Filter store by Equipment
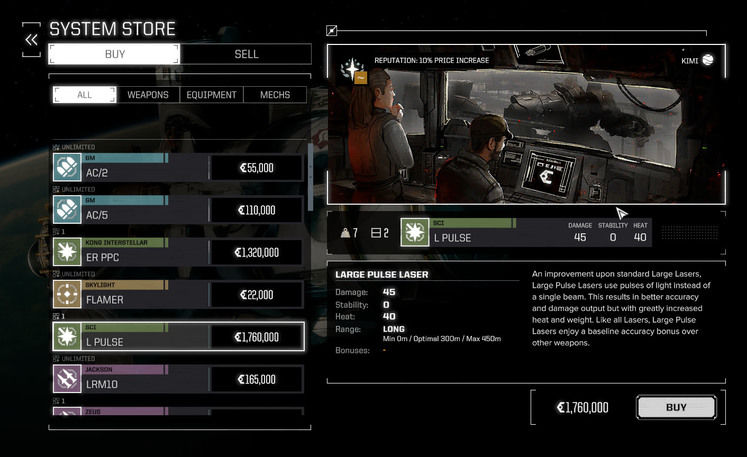The width and height of the screenshot is (747, 457). [x=211, y=95]
